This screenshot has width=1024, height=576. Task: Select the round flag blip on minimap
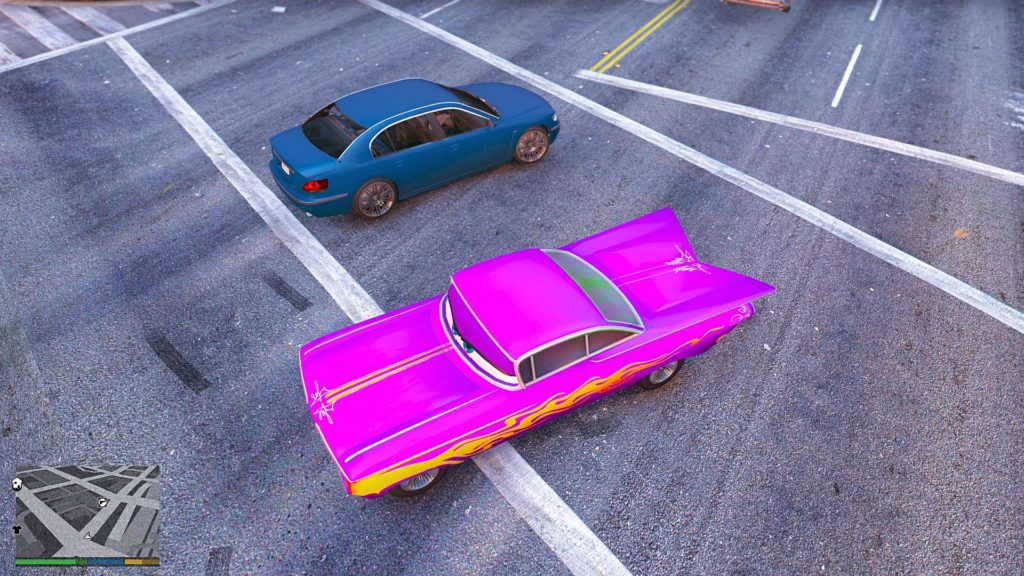click(102, 501)
